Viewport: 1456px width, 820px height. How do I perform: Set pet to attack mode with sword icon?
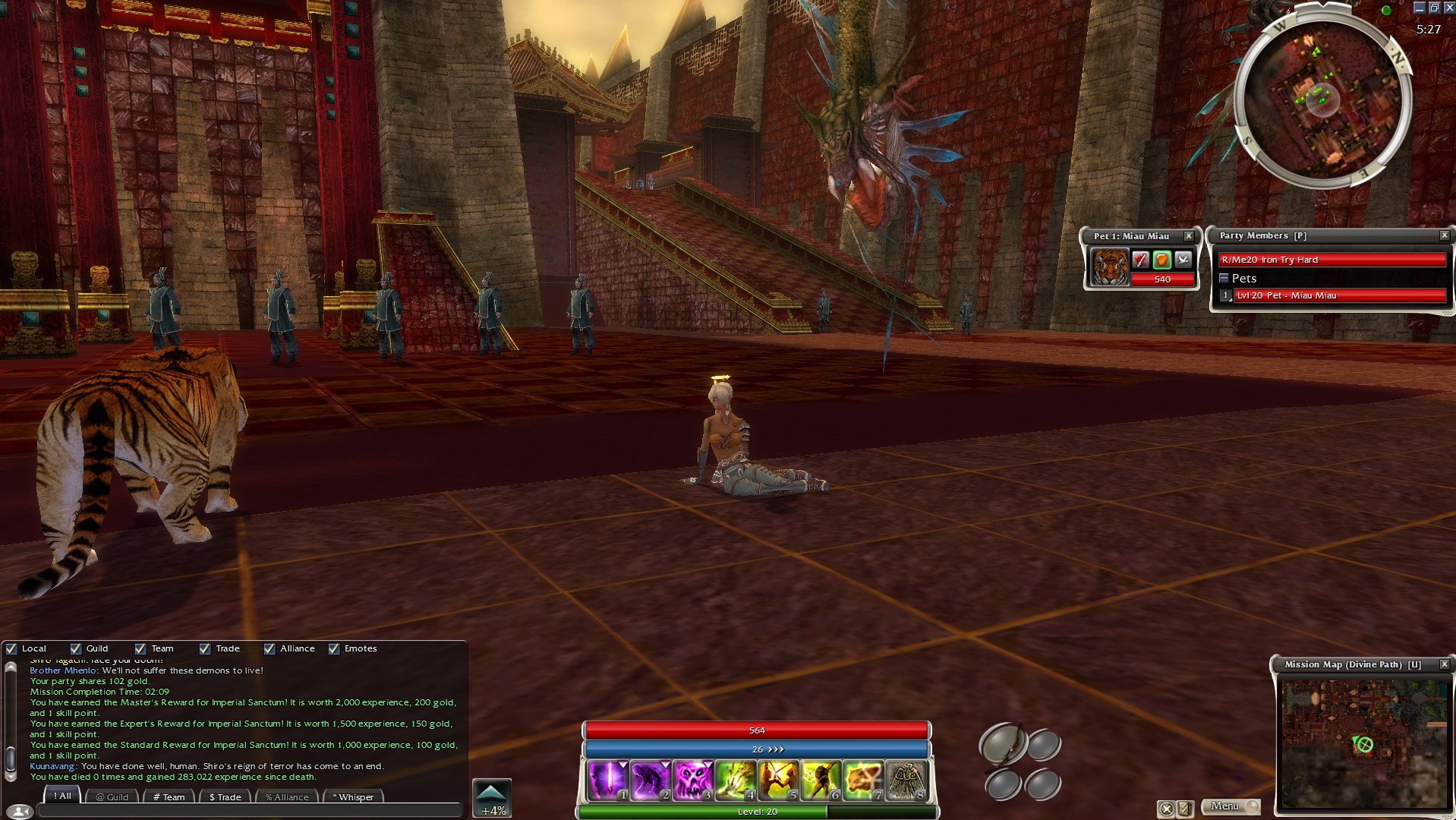tap(1140, 260)
